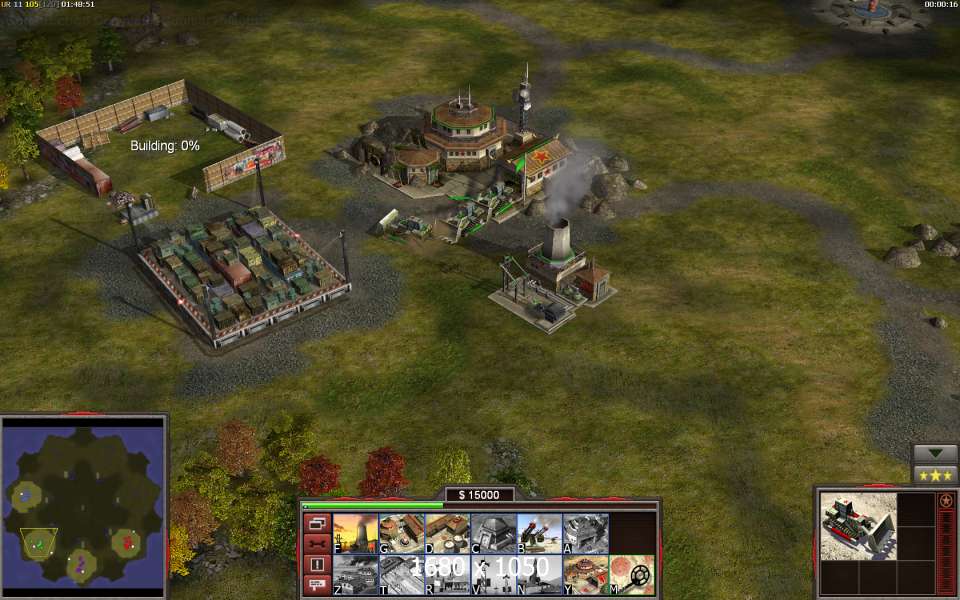Click the greyed-out airfield icon marked T
The image size is (960, 600).
pyautogui.click(x=401, y=575)
